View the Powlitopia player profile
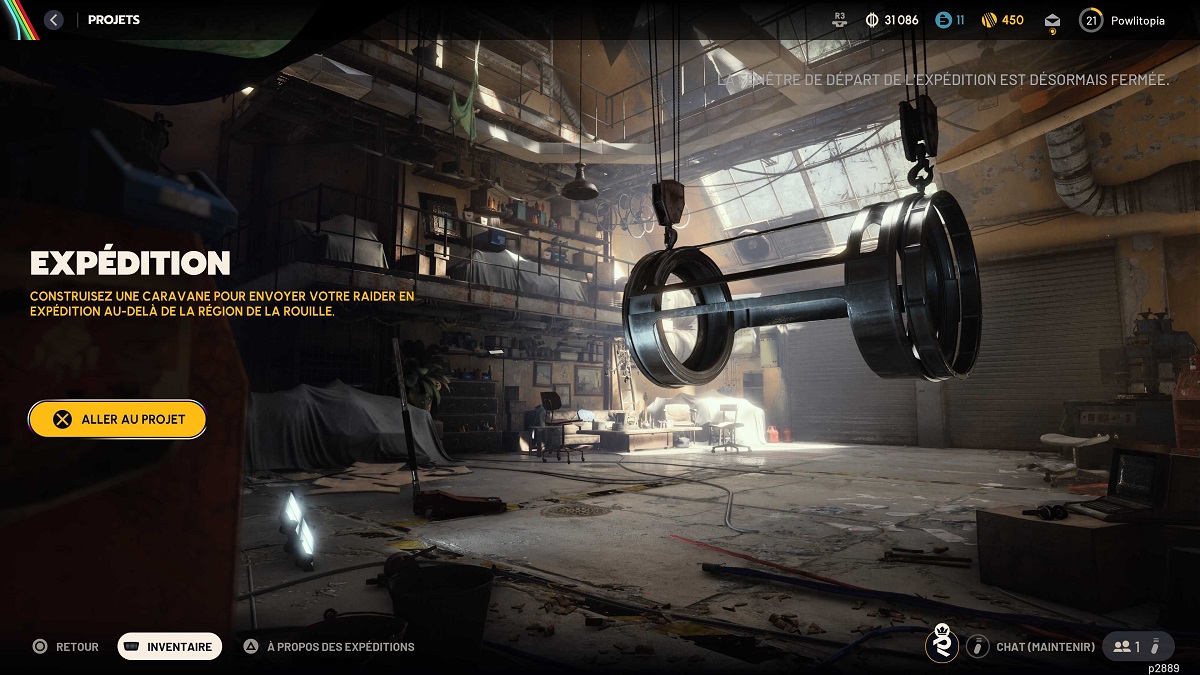The image size is (1200, 675). coord(1123,20)
